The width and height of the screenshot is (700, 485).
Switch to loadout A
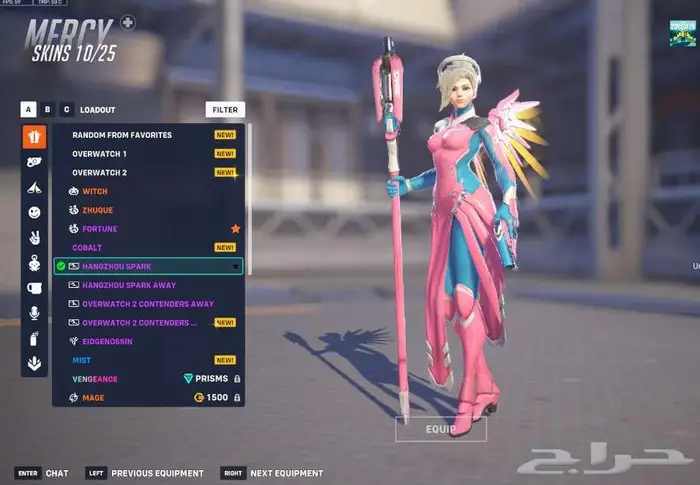pos(28,110)
